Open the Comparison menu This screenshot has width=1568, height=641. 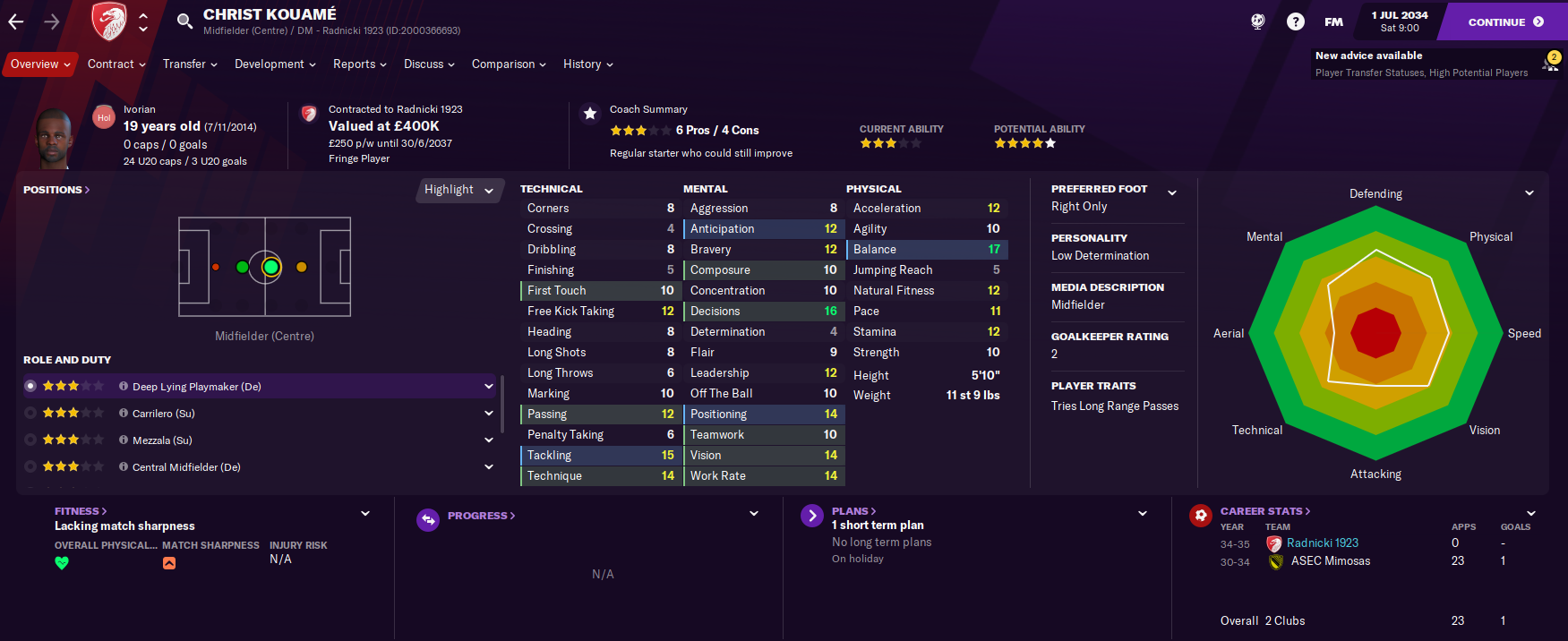[x=509, y=64]
